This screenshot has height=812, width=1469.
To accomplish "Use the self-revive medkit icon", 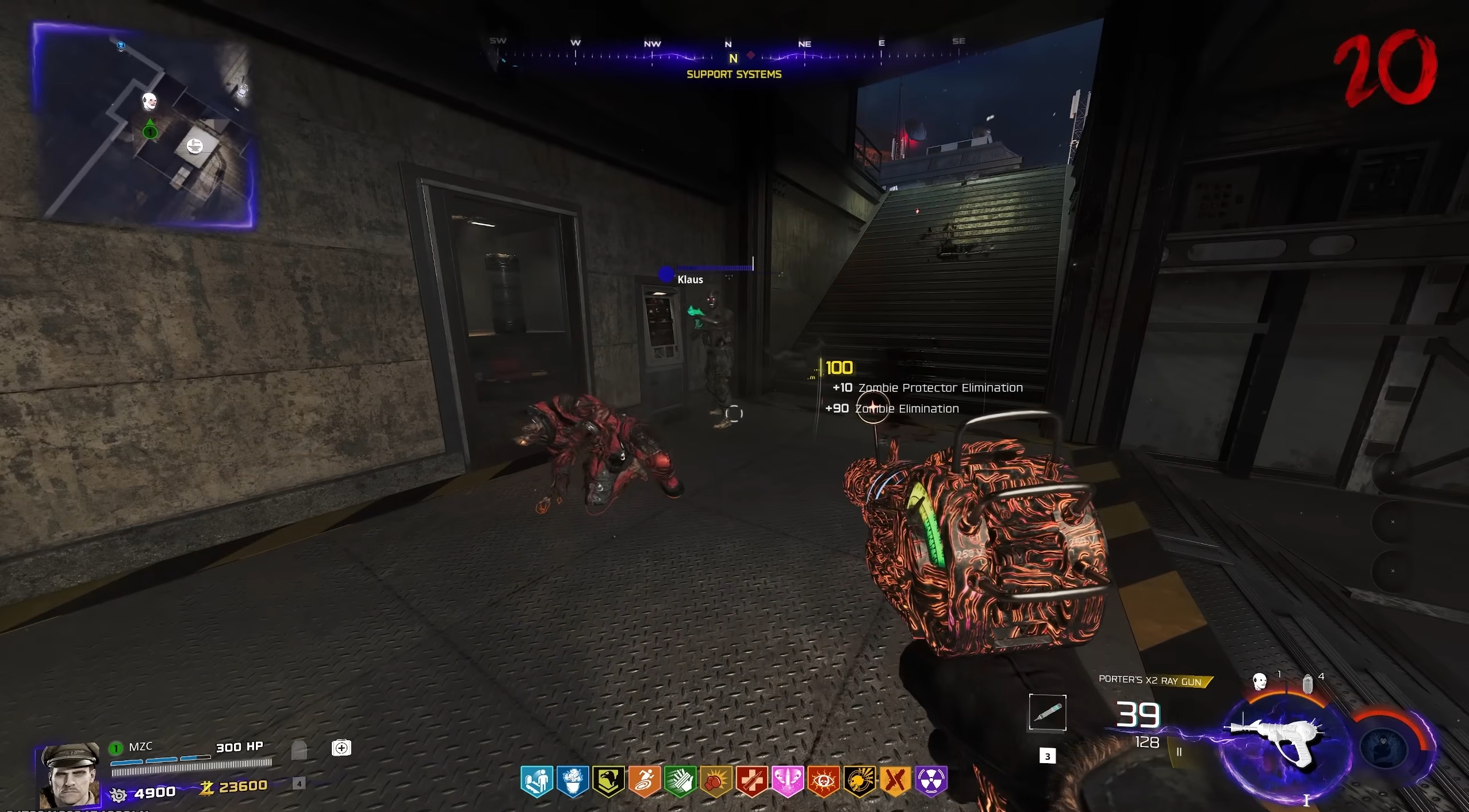I will click(342, 748).
